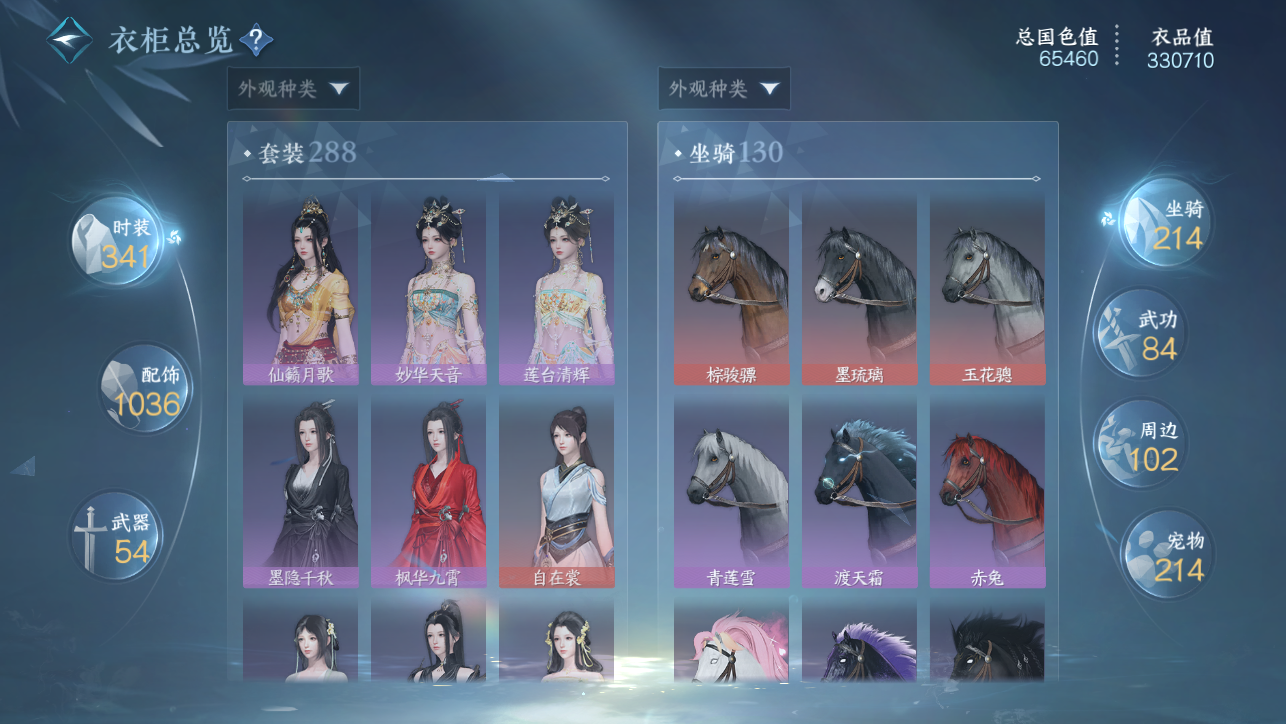Screen dimensions: 1286x724
Task: Open the 宠物 category bubble
Action: [x=1166, y=555]
